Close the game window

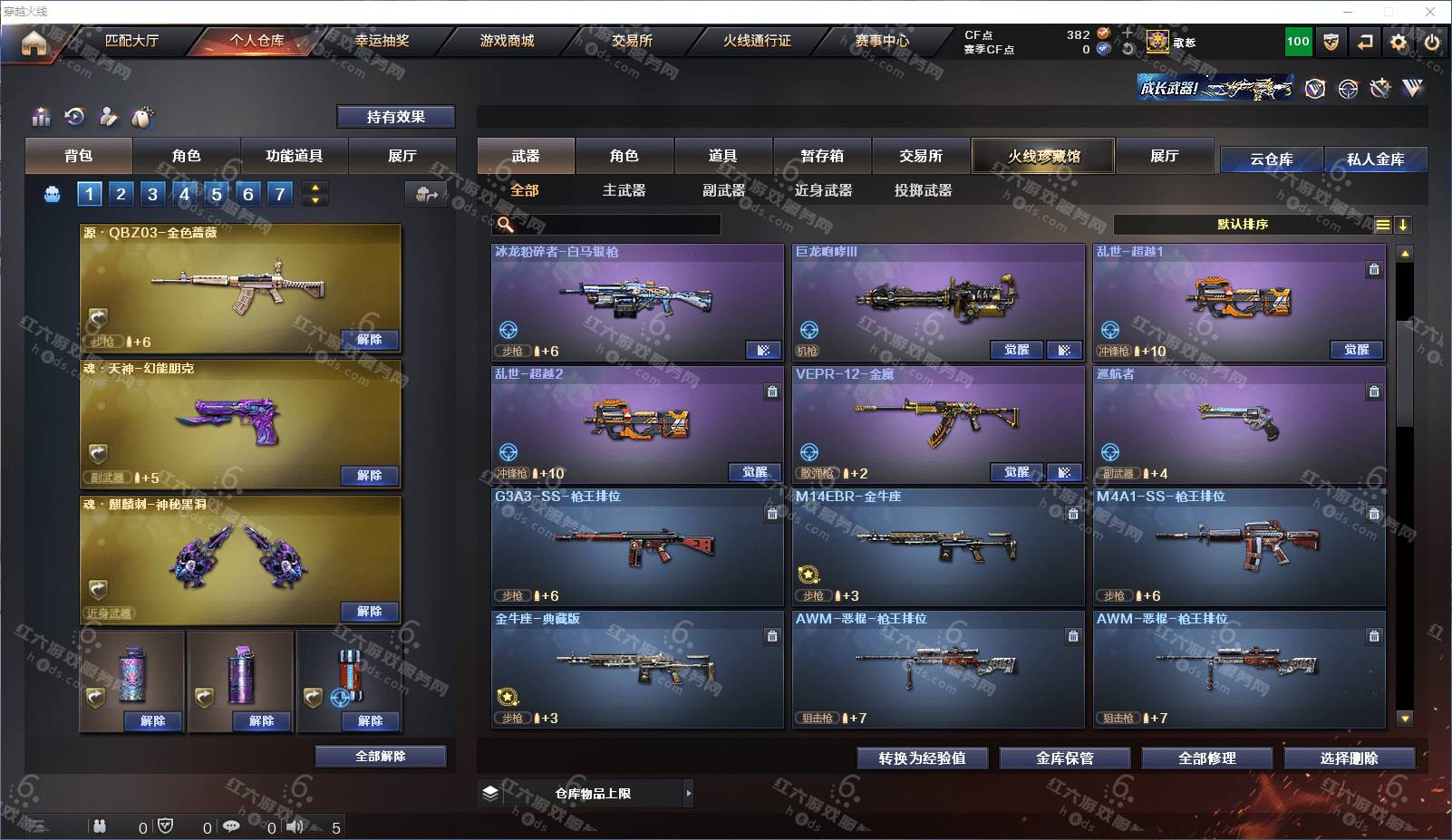1430,12
